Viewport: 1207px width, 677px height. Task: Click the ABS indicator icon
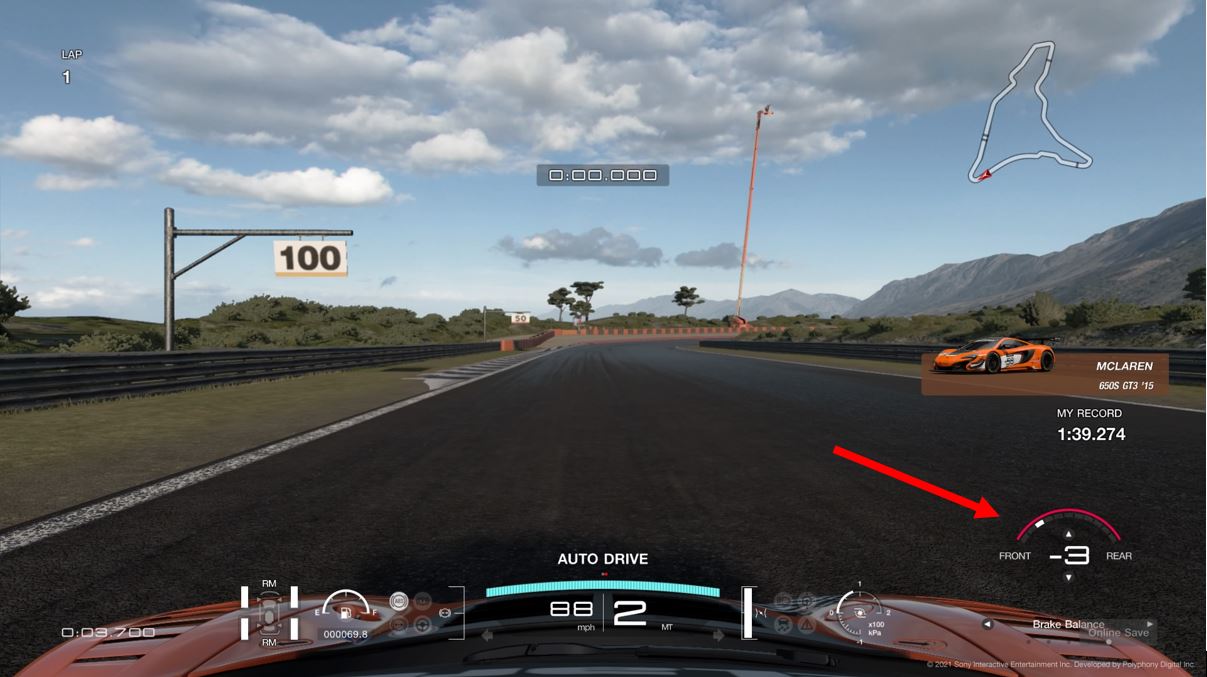[x=398, y=603]
